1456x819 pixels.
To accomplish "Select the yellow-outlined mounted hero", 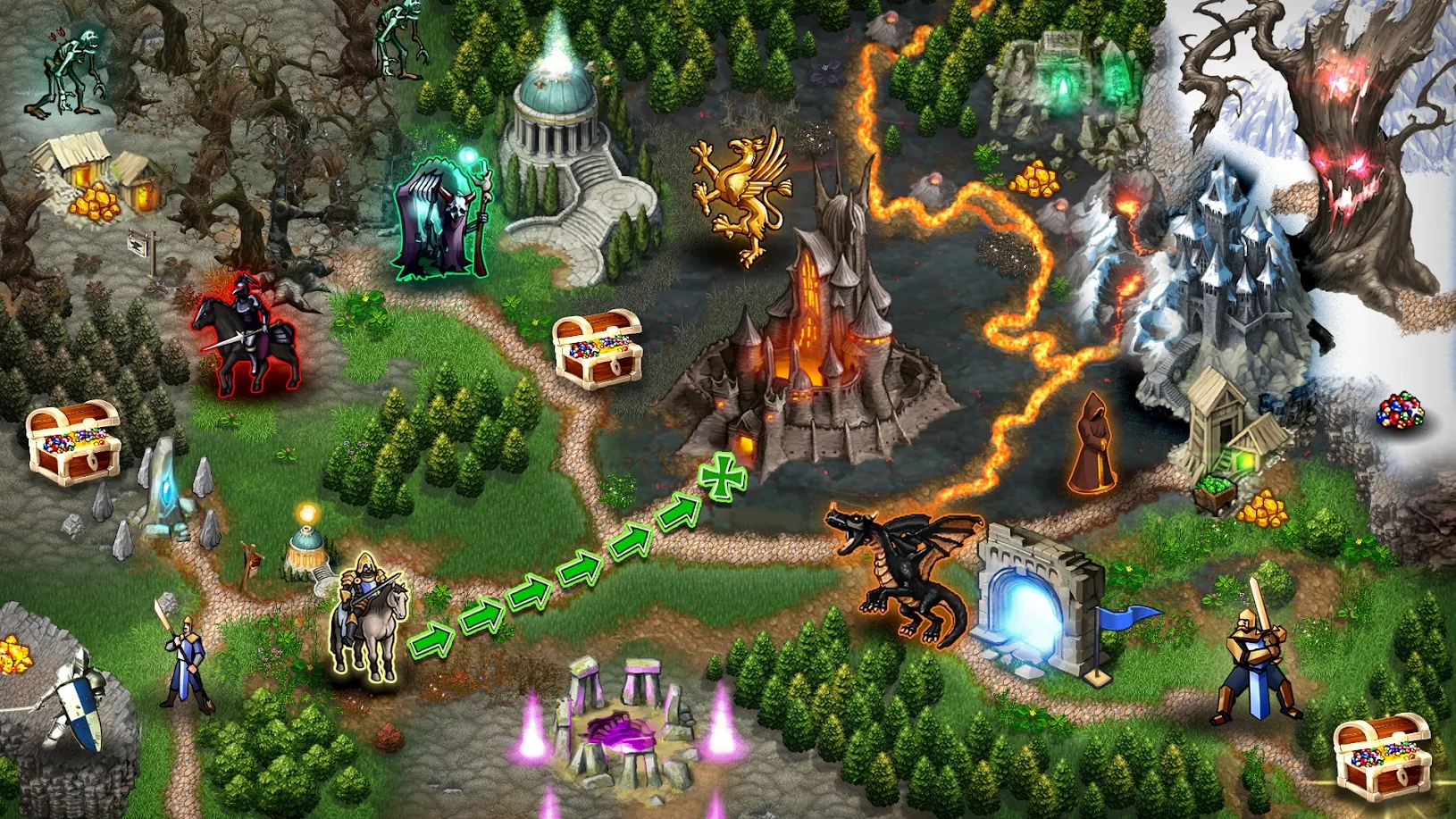I will (368, 616).
